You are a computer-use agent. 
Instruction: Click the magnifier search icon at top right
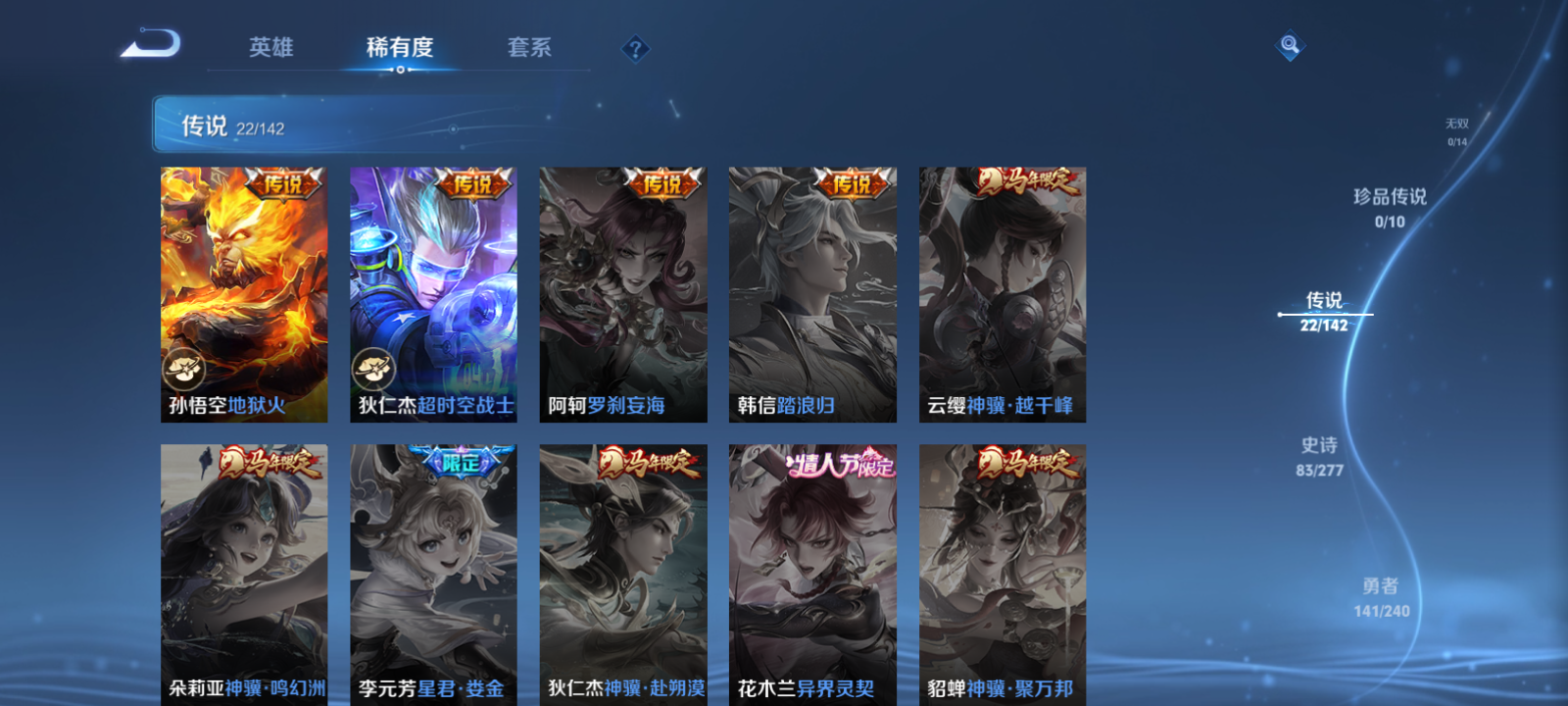1288,43
